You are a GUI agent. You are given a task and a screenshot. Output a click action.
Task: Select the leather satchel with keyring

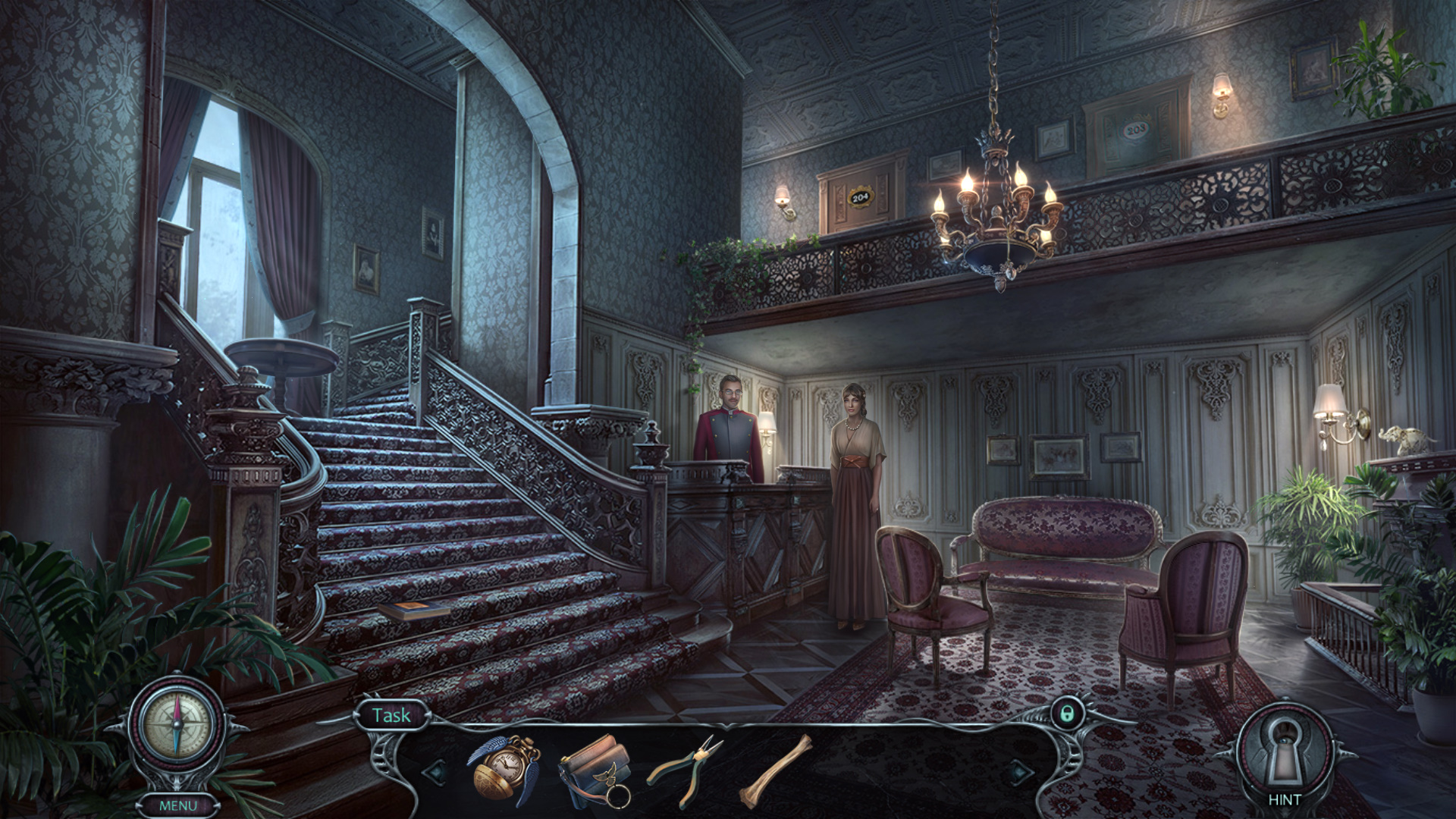click(596, 769)
